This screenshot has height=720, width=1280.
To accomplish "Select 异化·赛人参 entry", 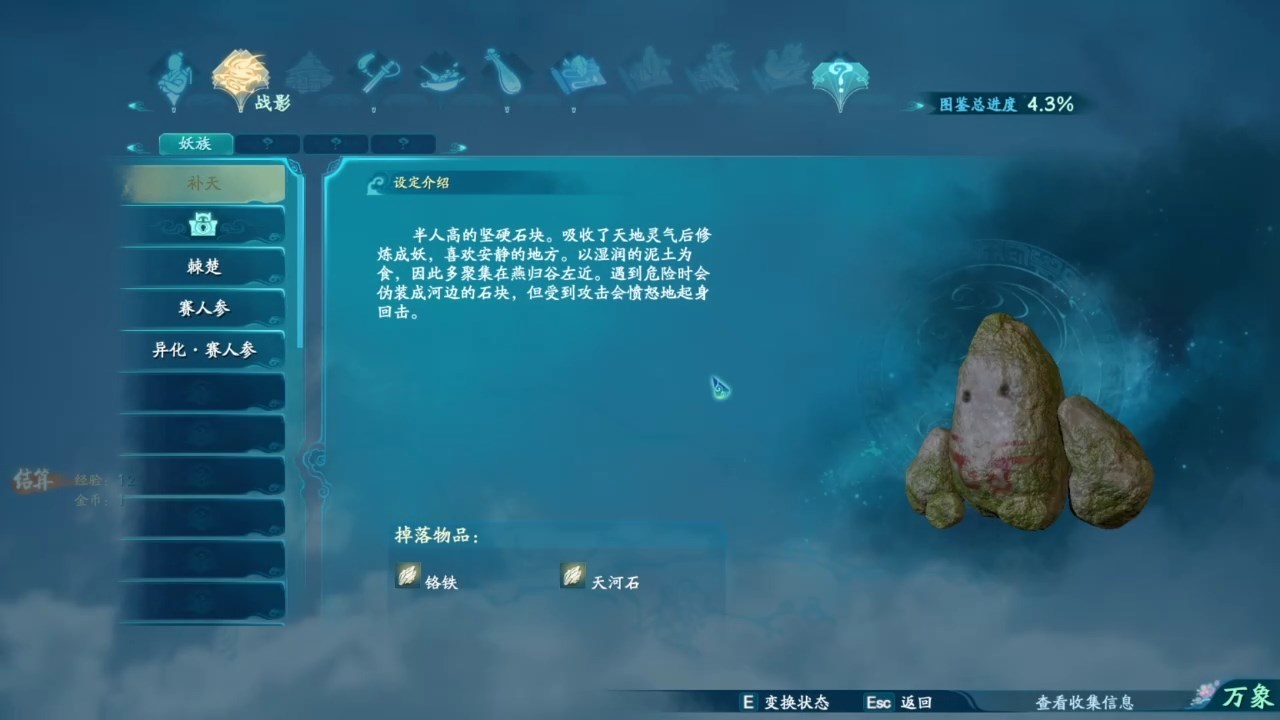I will tap(203, 350).
